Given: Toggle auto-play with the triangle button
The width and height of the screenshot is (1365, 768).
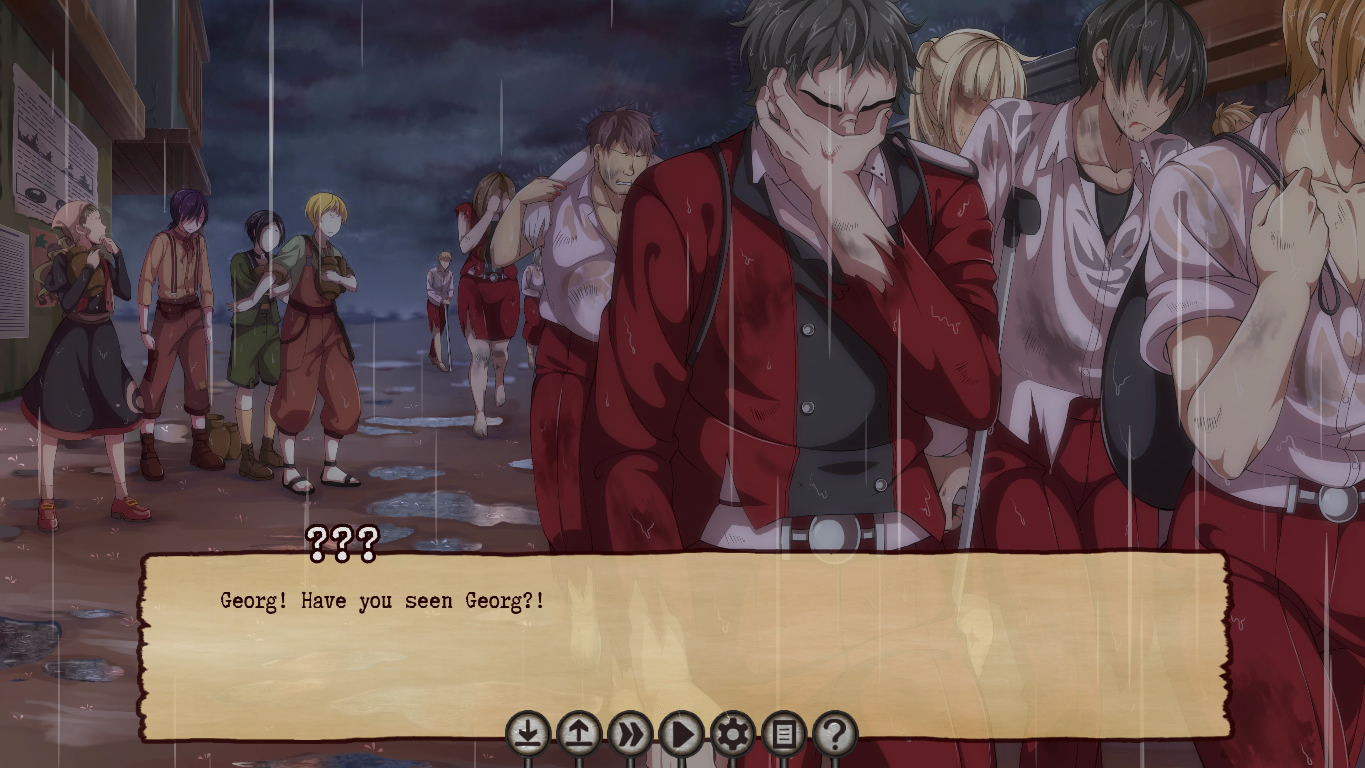Looking at the screenshot, I should [x=681, y=735].
